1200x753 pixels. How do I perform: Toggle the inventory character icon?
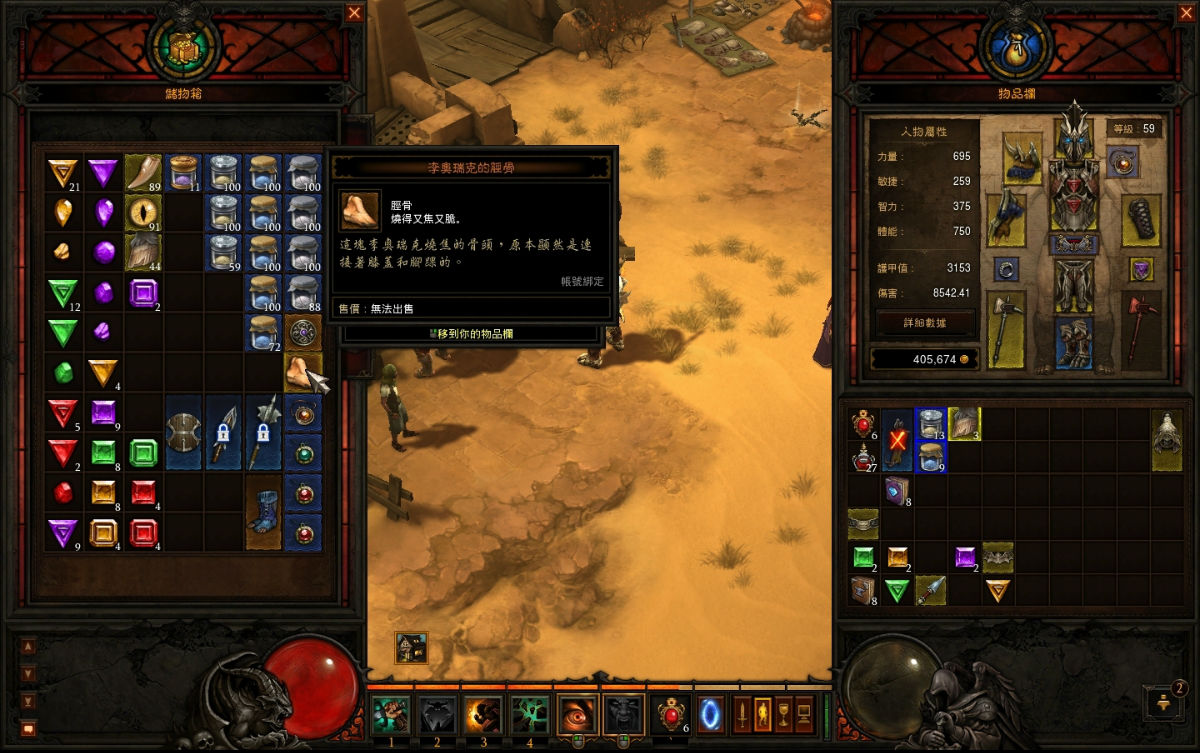click(762, 714)
